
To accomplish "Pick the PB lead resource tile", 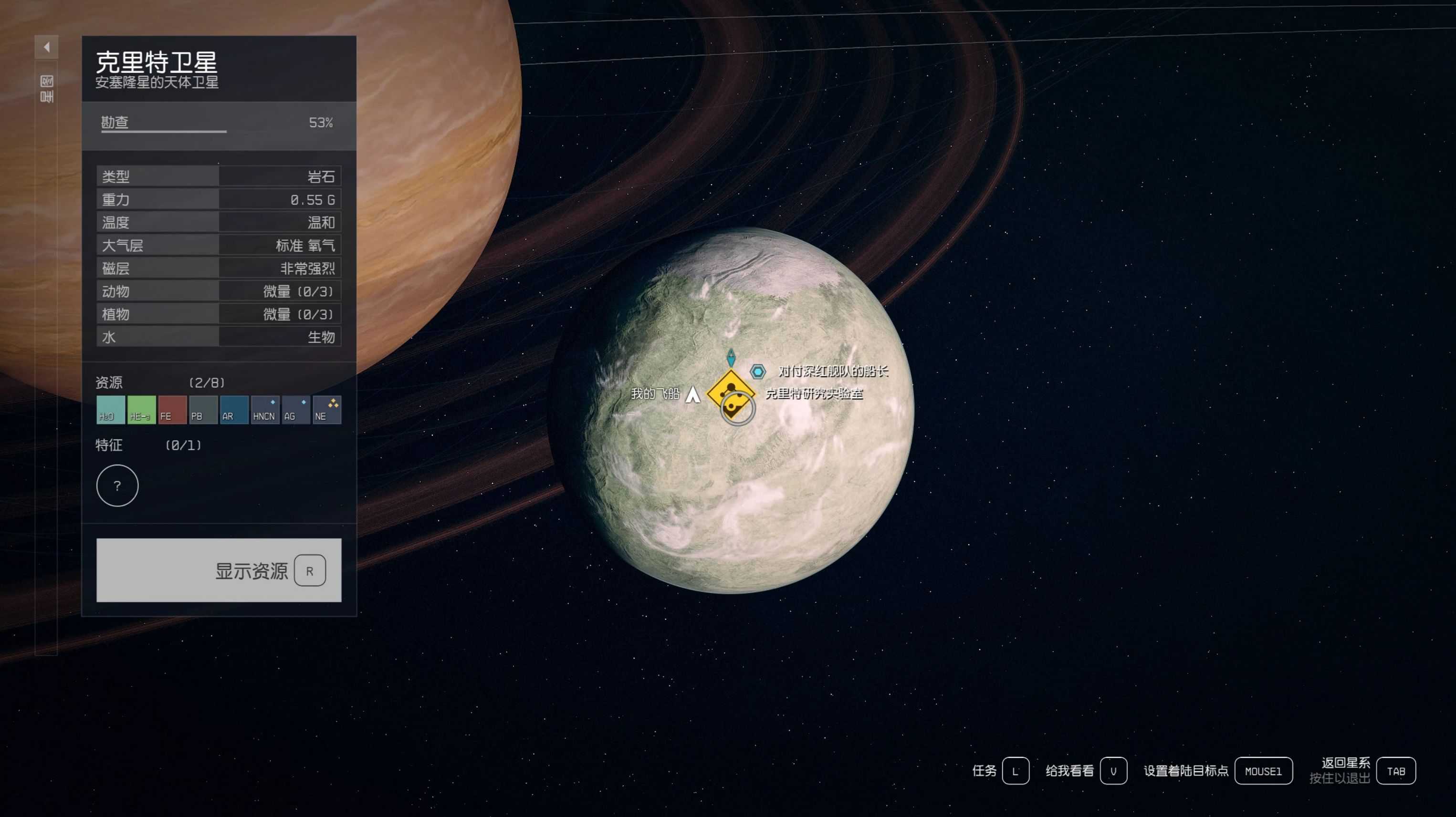I will [203, 410].
